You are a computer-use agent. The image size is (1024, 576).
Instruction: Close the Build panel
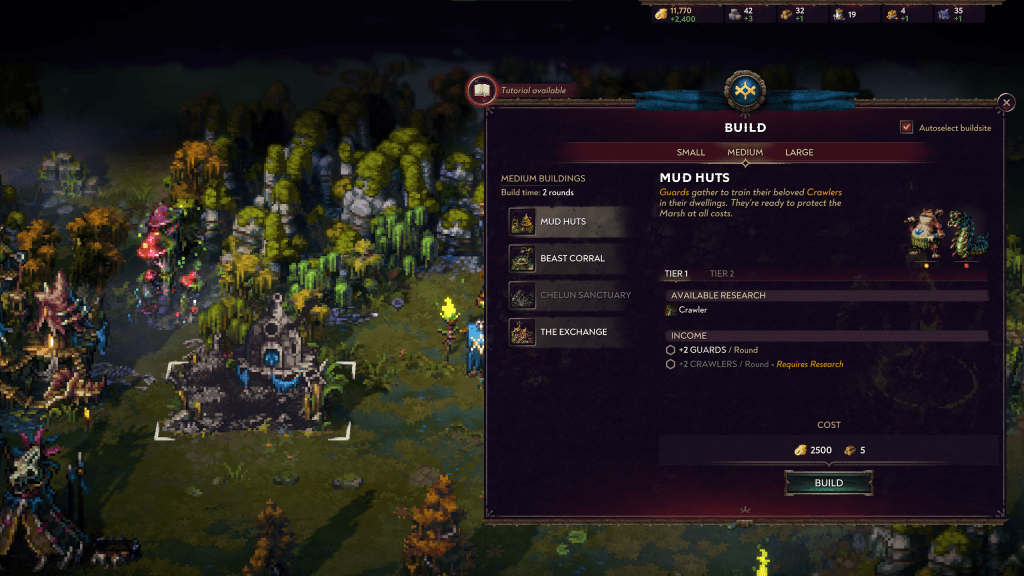1006,103
